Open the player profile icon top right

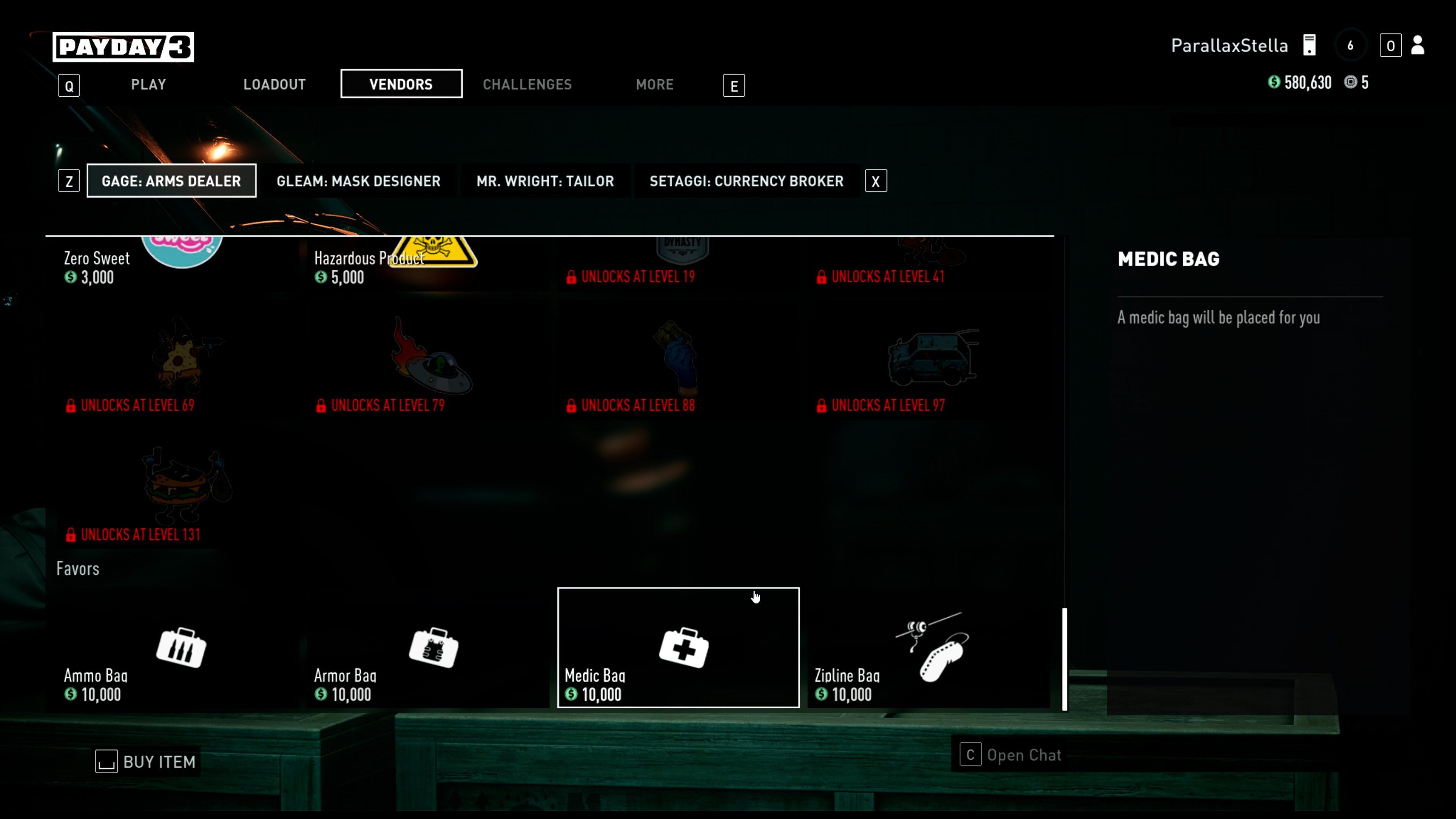coord(1418,46)
